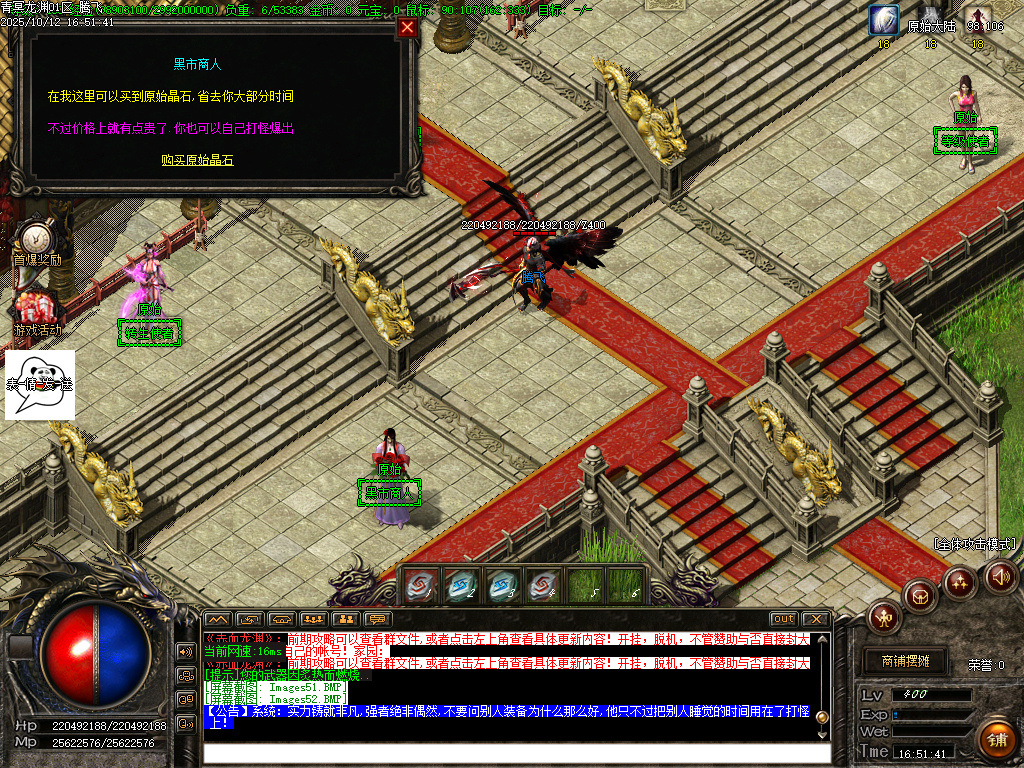Click the chat scrollbar down arrow

pyautogui.click(x=822, y=733)
